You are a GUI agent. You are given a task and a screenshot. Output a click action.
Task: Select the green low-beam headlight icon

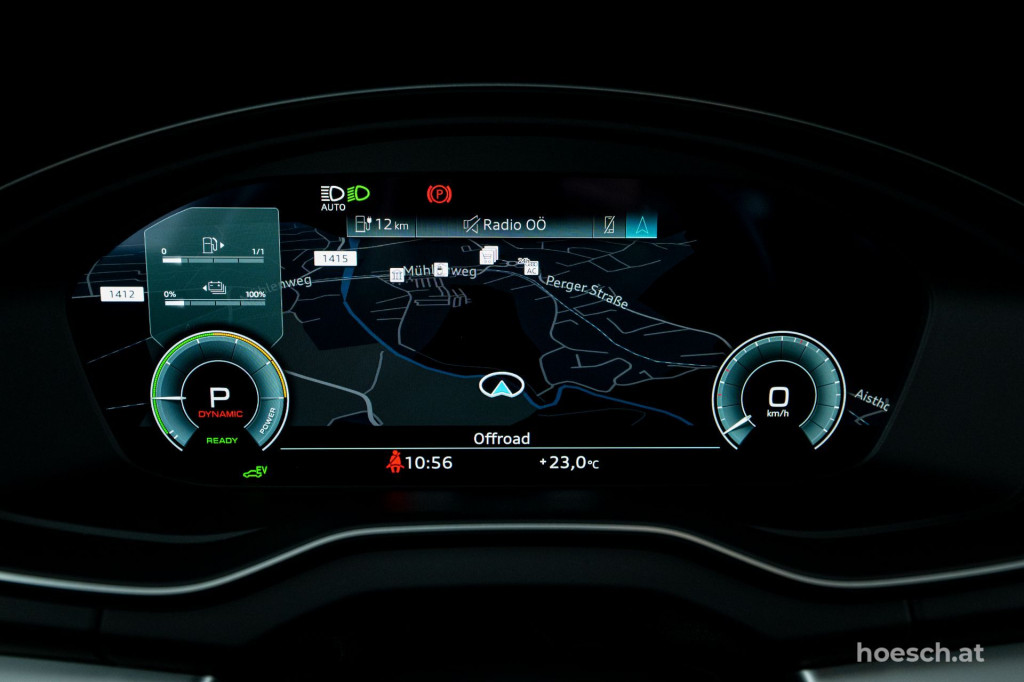pyautogui.click(x=359, y=193)
